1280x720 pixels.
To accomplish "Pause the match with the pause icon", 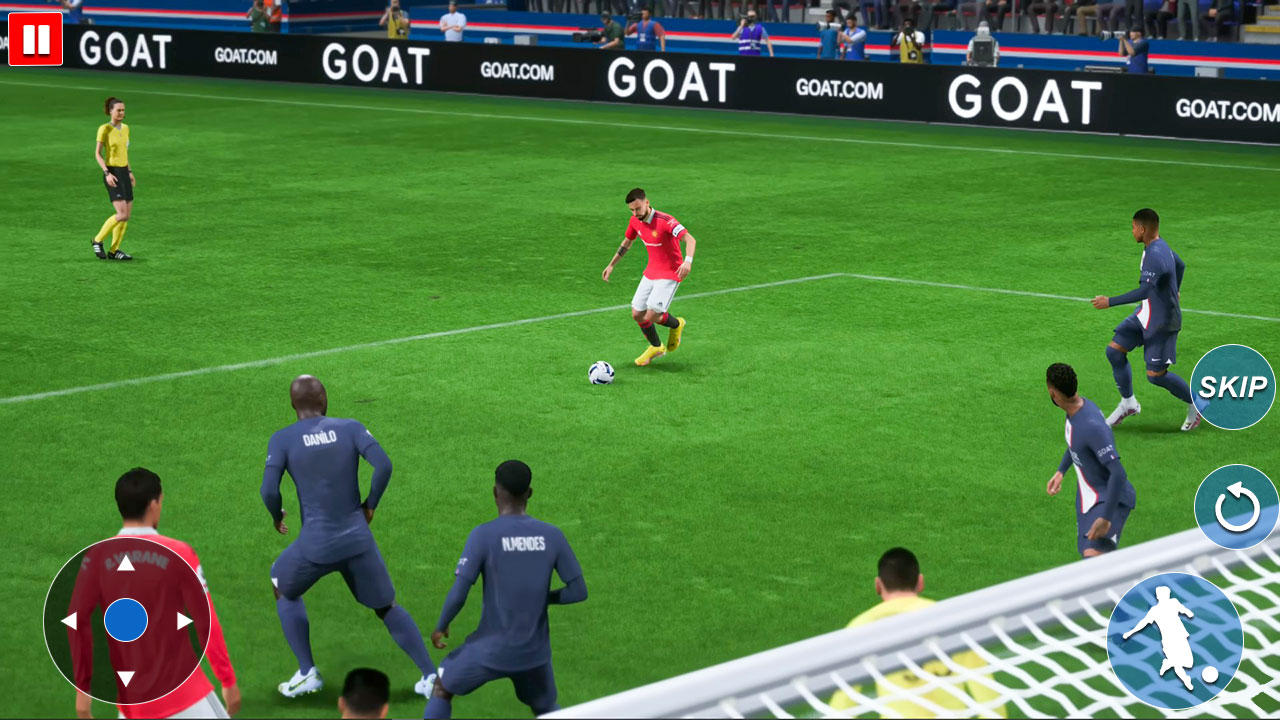I will tap(38, 39).
